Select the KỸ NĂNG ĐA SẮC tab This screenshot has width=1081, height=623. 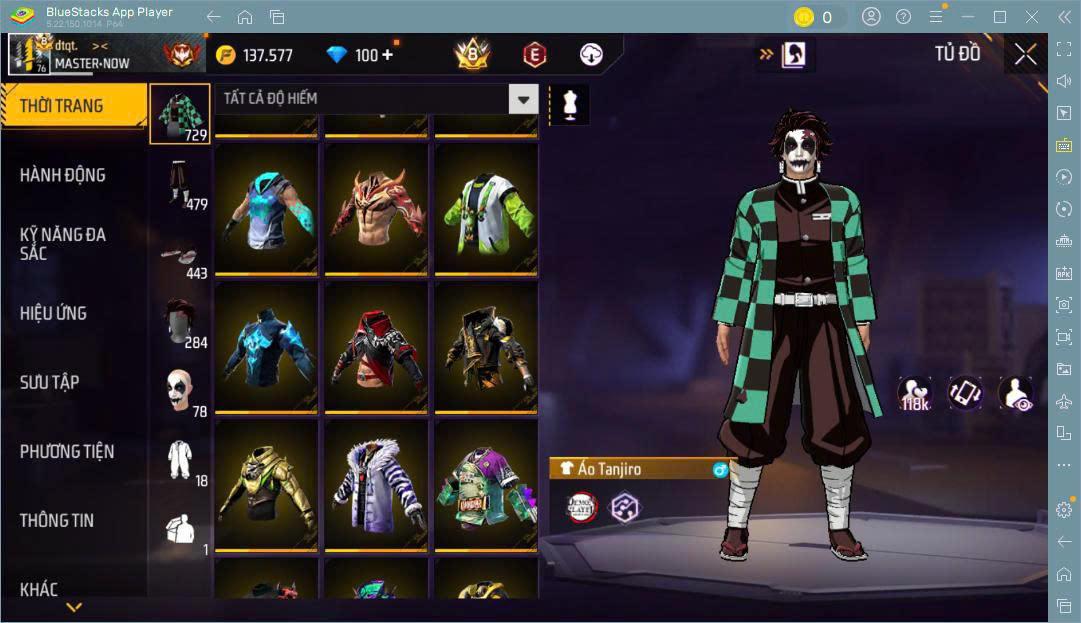72,244
